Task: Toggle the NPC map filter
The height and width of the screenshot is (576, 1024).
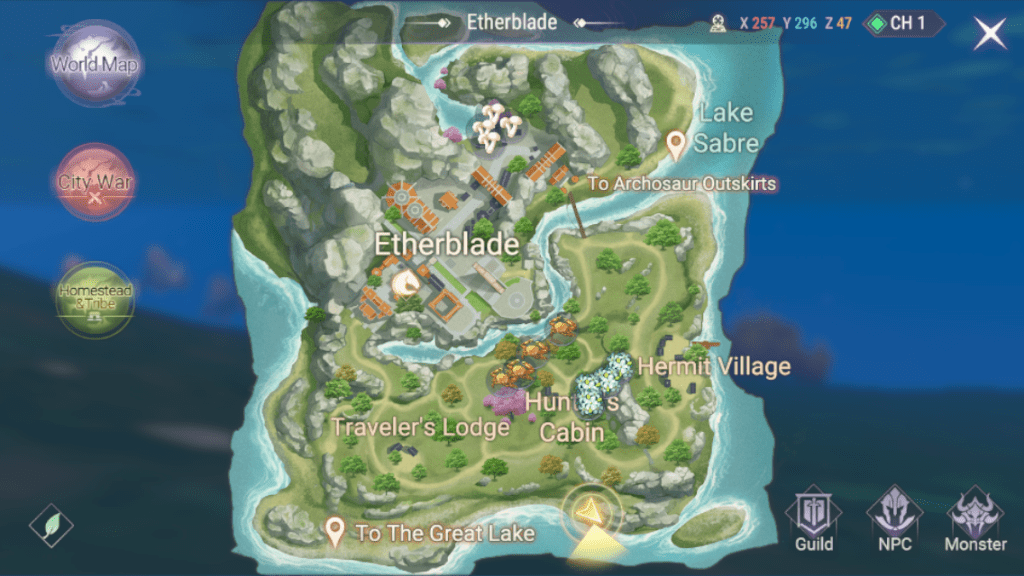Action: click(894, 522)
